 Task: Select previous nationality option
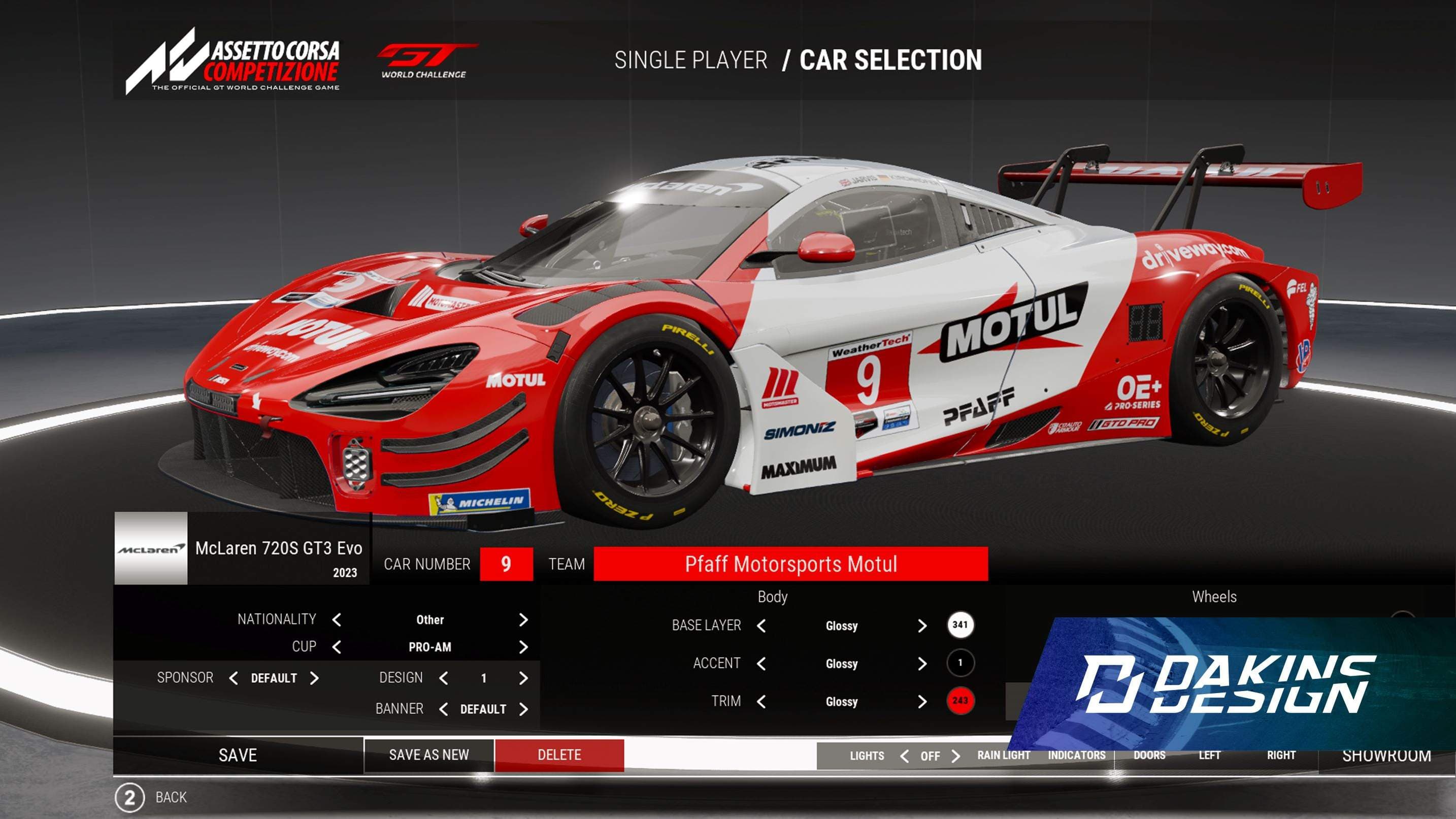pos(337,620)
